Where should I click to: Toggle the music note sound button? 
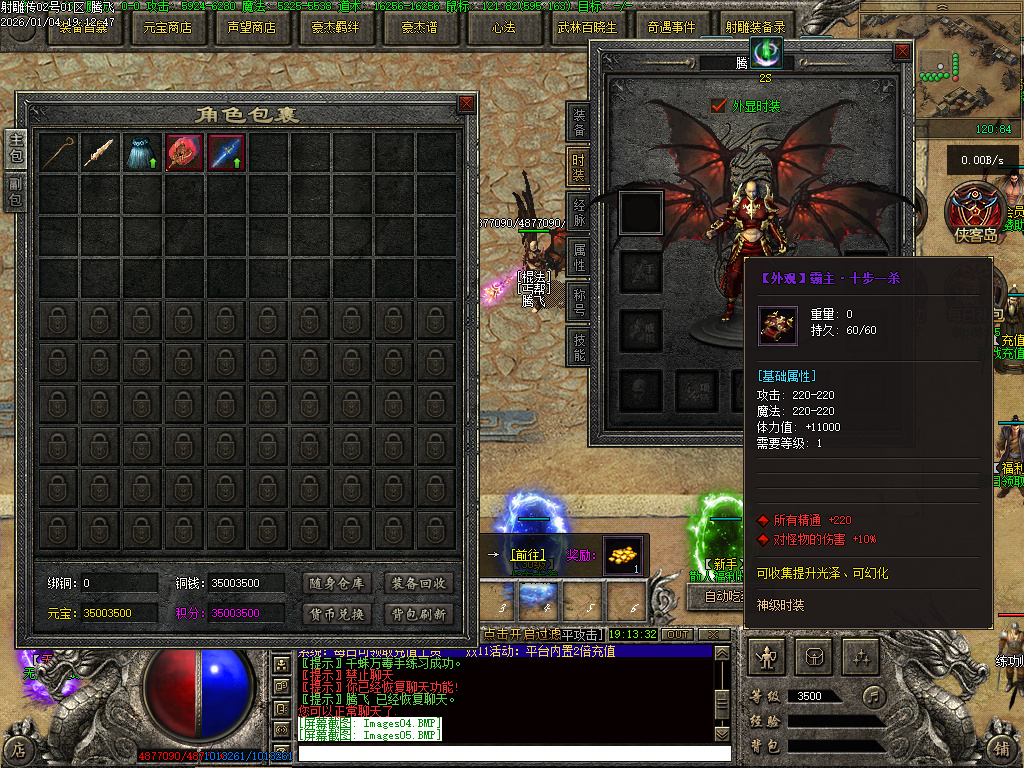(x=875, y=695)
